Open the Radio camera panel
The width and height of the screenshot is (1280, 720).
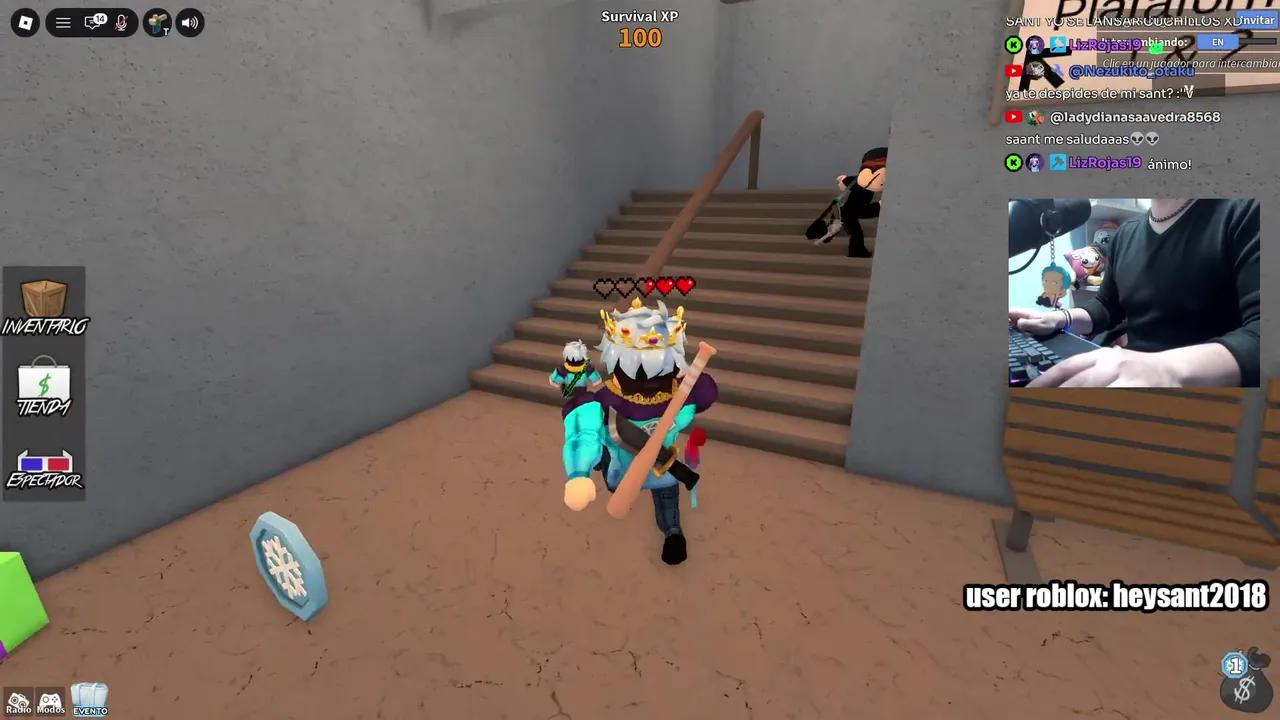(17, 699)
